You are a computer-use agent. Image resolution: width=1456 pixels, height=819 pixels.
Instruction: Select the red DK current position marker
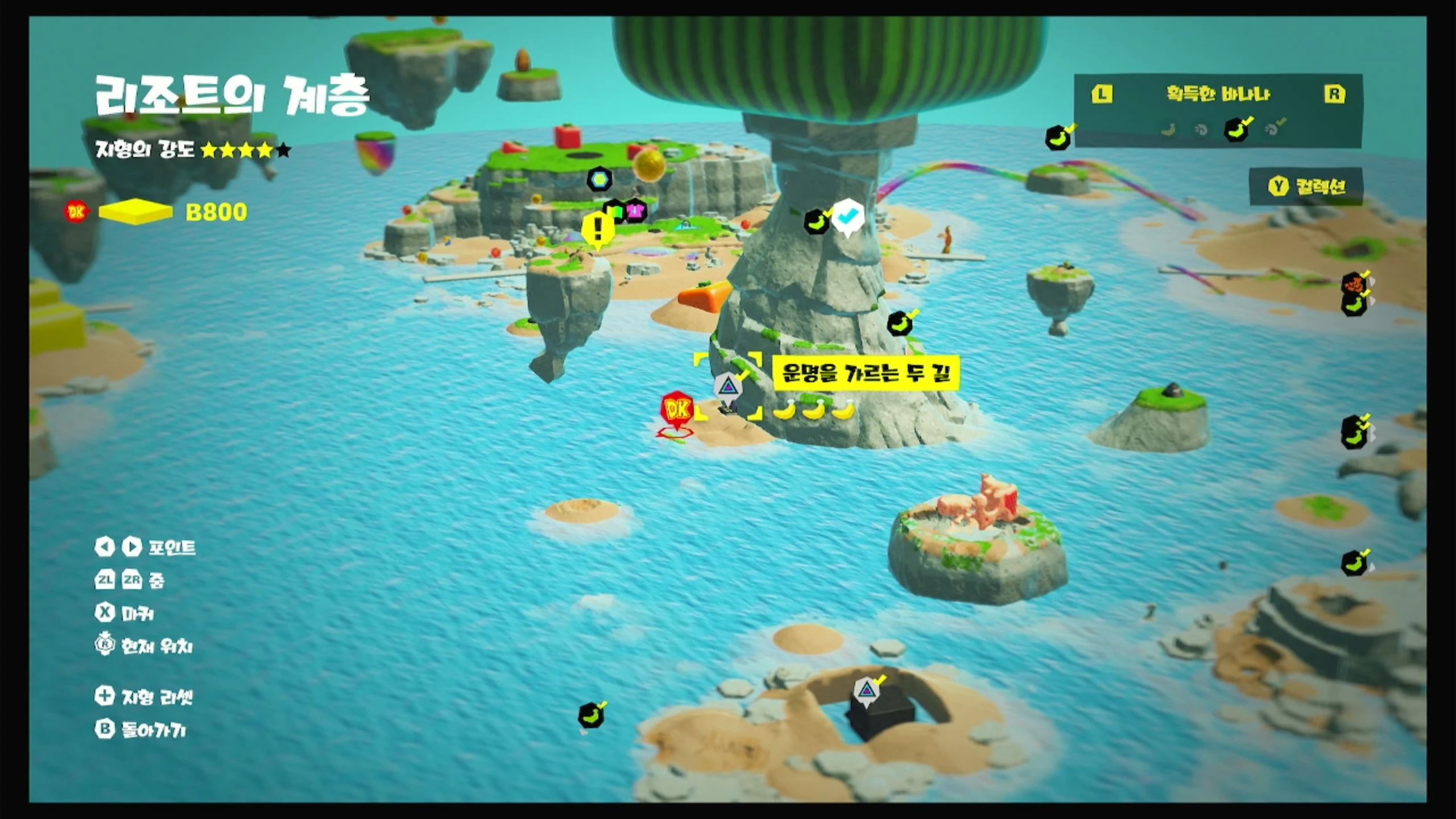tap(677, 411)
